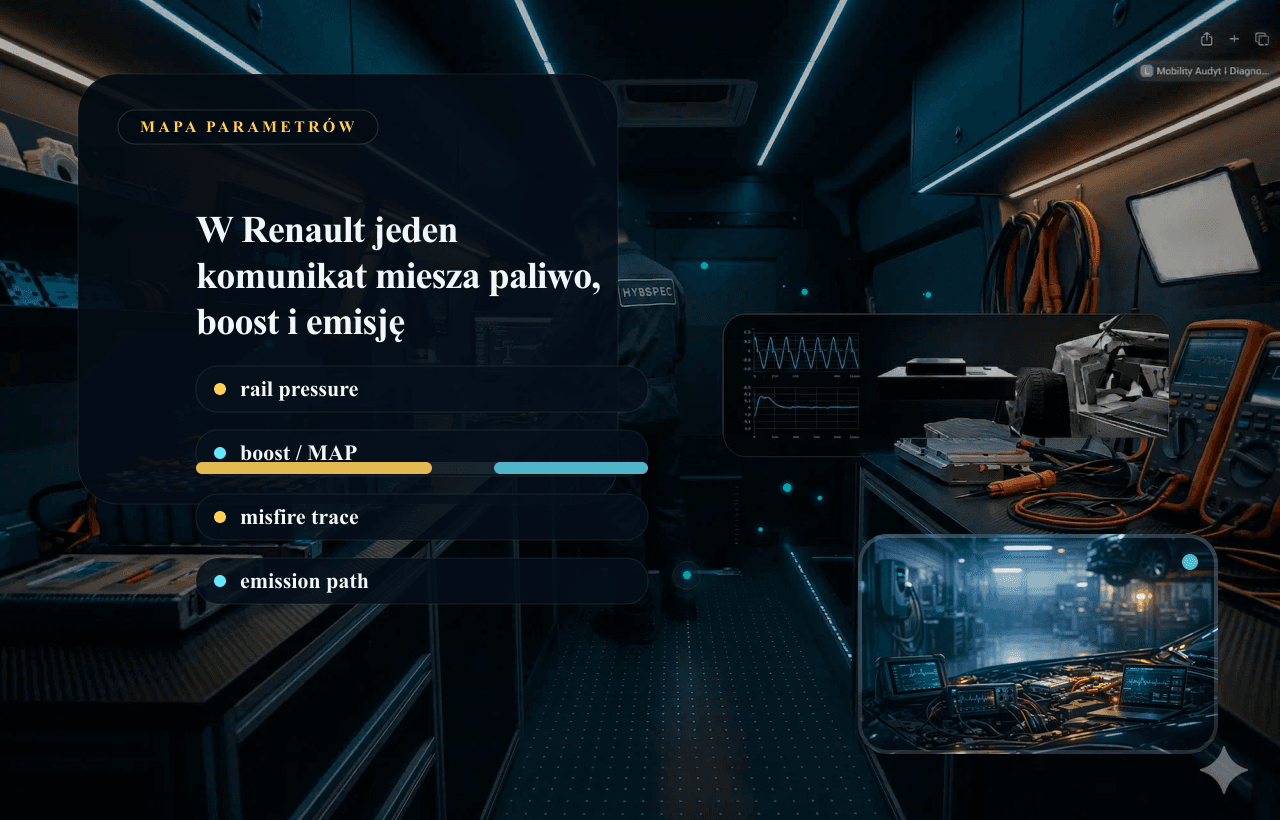Click the "L" avatar icon in the project pill
The height and width of the screenshot is (820, 1280).
click(x=1146, y=71)
